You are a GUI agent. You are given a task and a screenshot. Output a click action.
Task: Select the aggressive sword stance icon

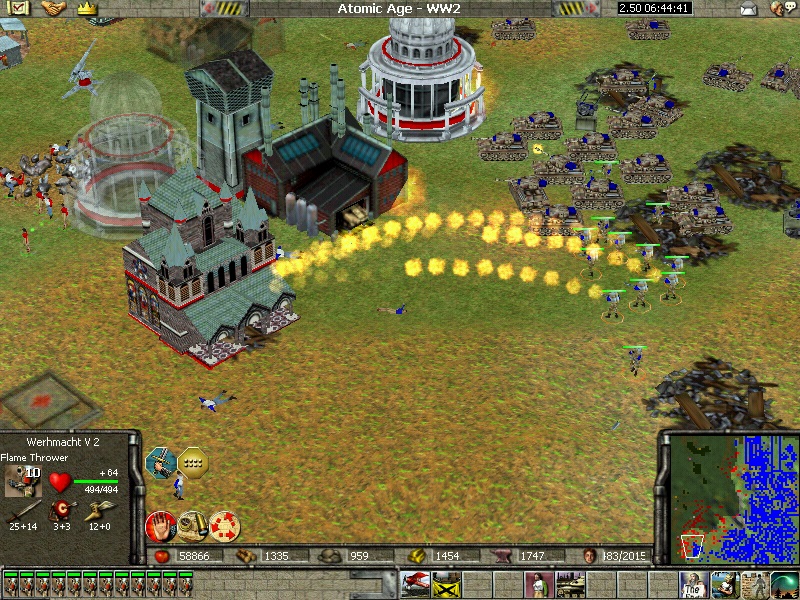coord(161,462)
